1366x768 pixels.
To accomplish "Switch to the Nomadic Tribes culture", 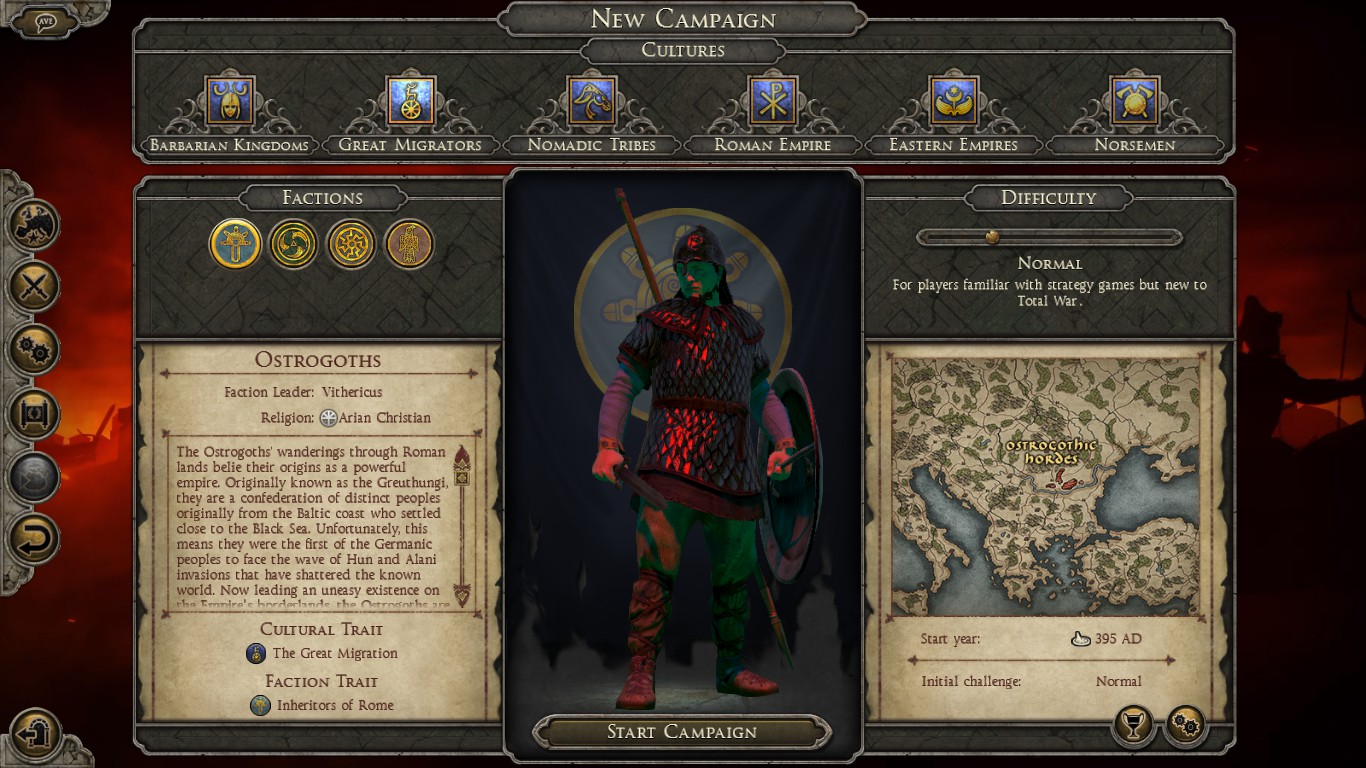I will click(x=592, y=102).
